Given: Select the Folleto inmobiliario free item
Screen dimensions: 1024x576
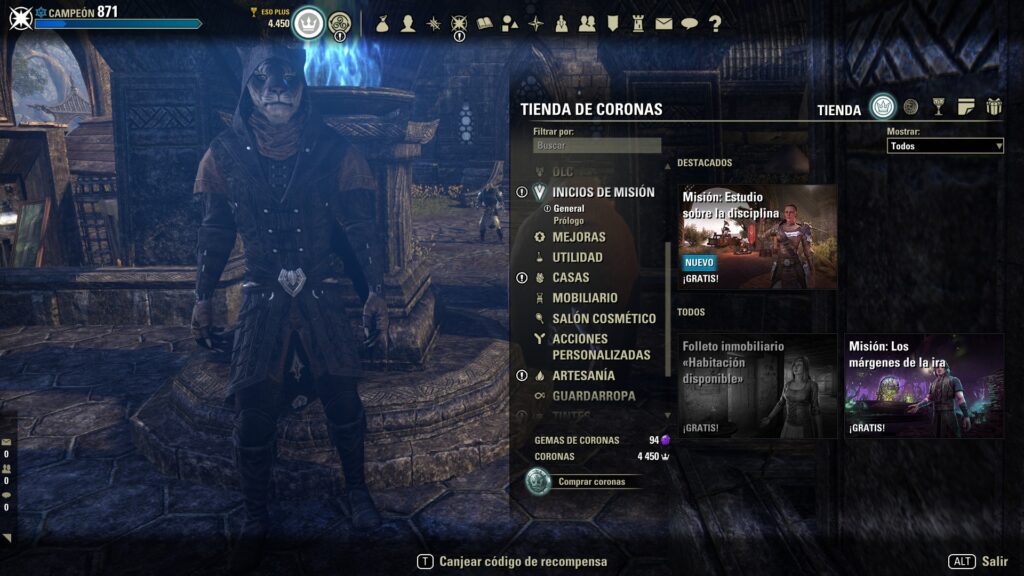Looking at the screenshot, I should click(x=757, y=386).
